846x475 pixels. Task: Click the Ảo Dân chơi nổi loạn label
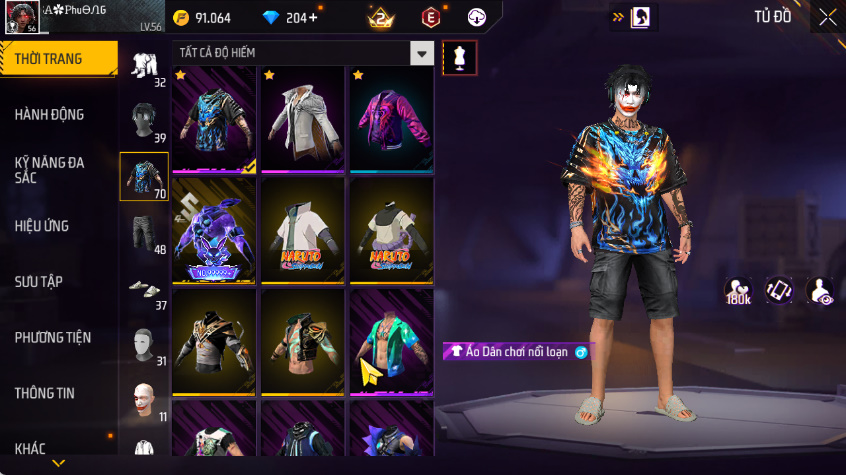pos(519,351)
